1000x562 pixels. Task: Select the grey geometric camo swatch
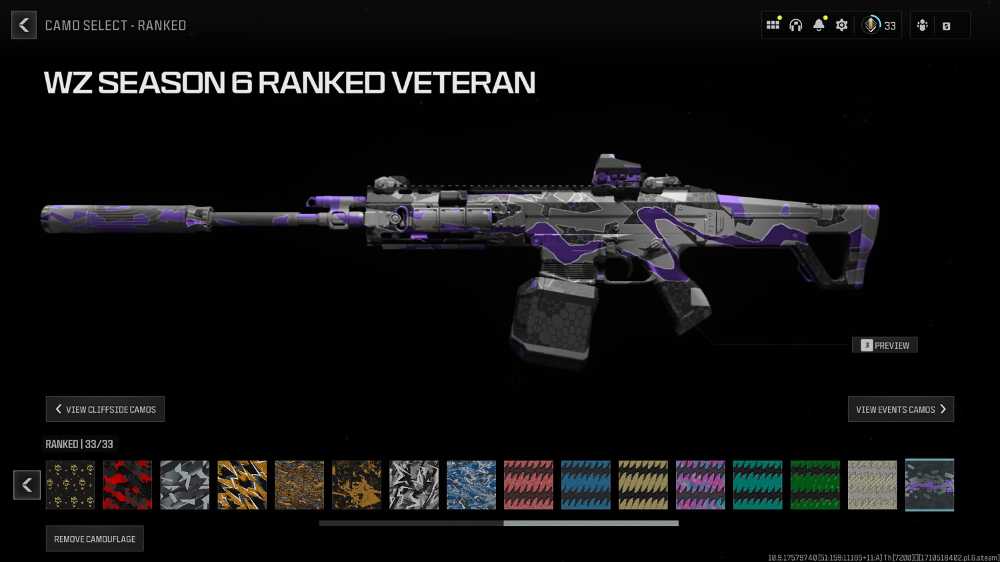pyautogui.click(x=185, y=485)
